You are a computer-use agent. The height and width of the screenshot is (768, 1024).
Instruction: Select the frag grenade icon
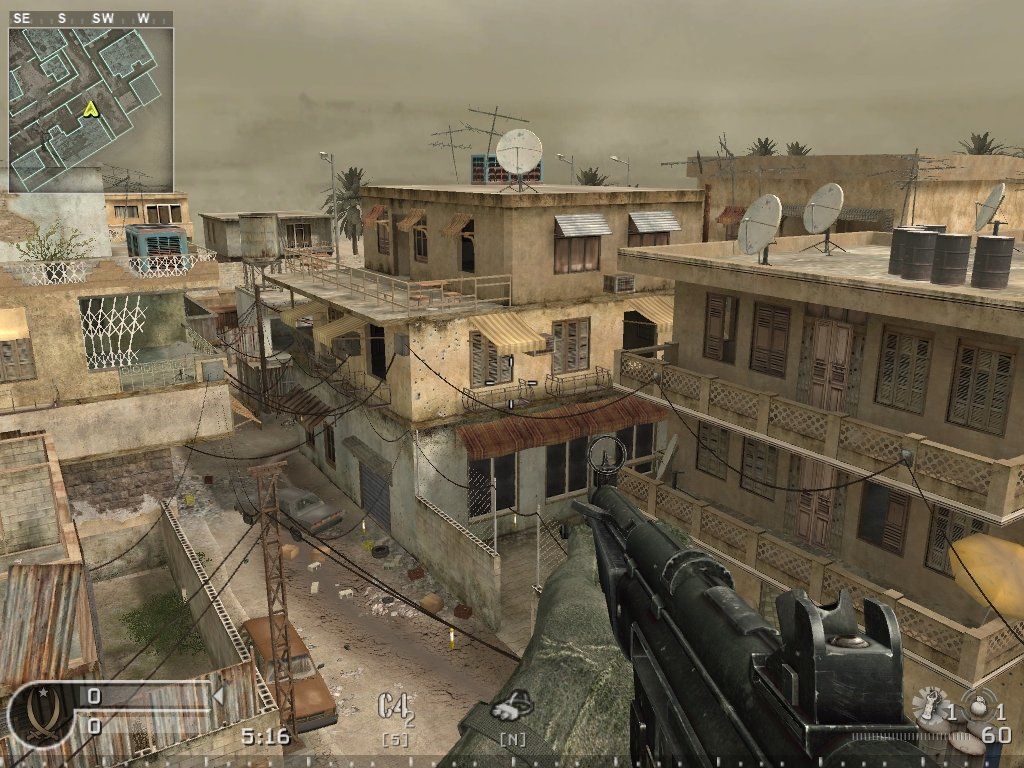(x=930, y=706)
